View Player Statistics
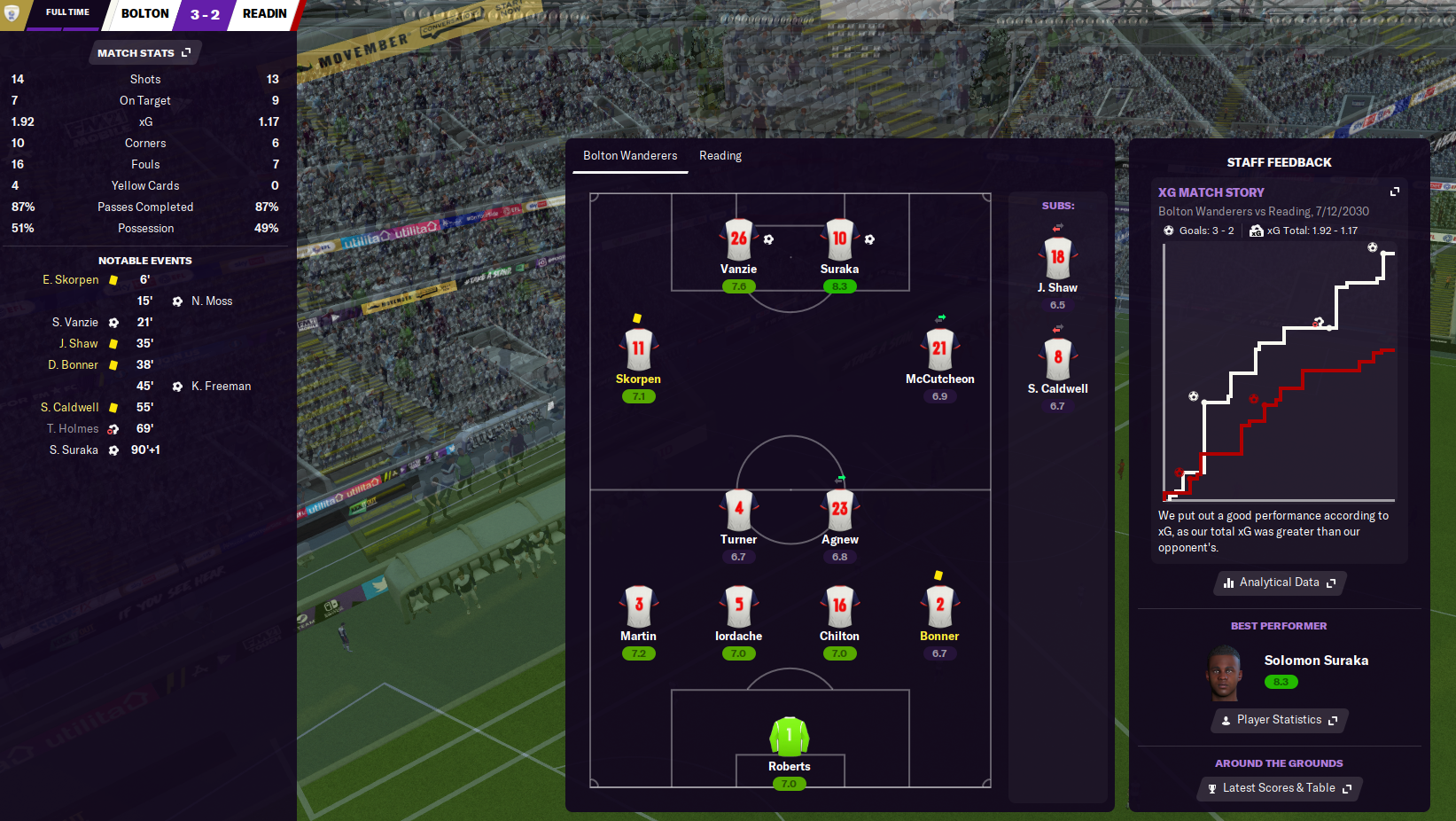 pos(1279,720)
